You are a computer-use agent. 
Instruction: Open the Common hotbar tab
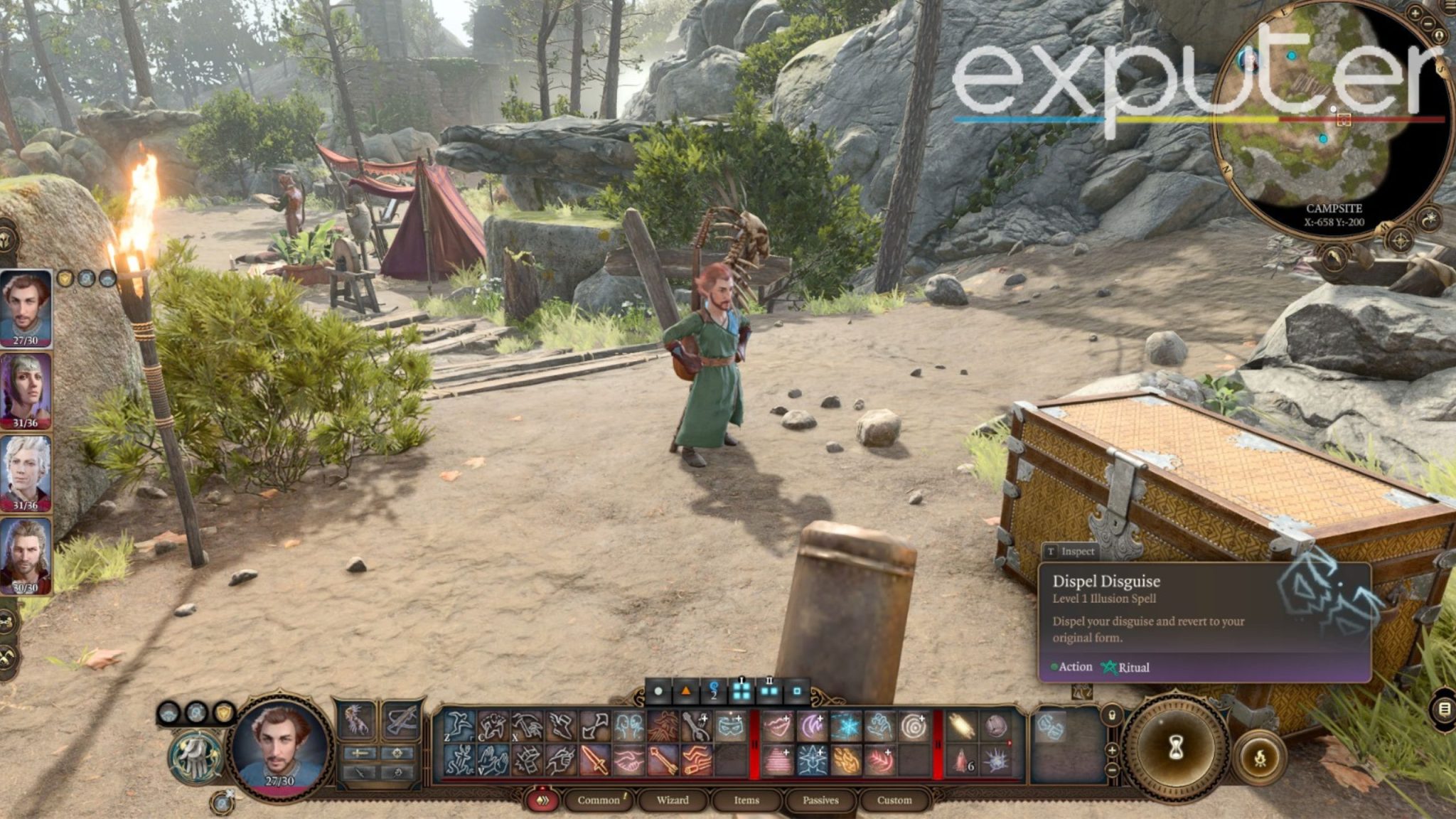click(599, 800)
